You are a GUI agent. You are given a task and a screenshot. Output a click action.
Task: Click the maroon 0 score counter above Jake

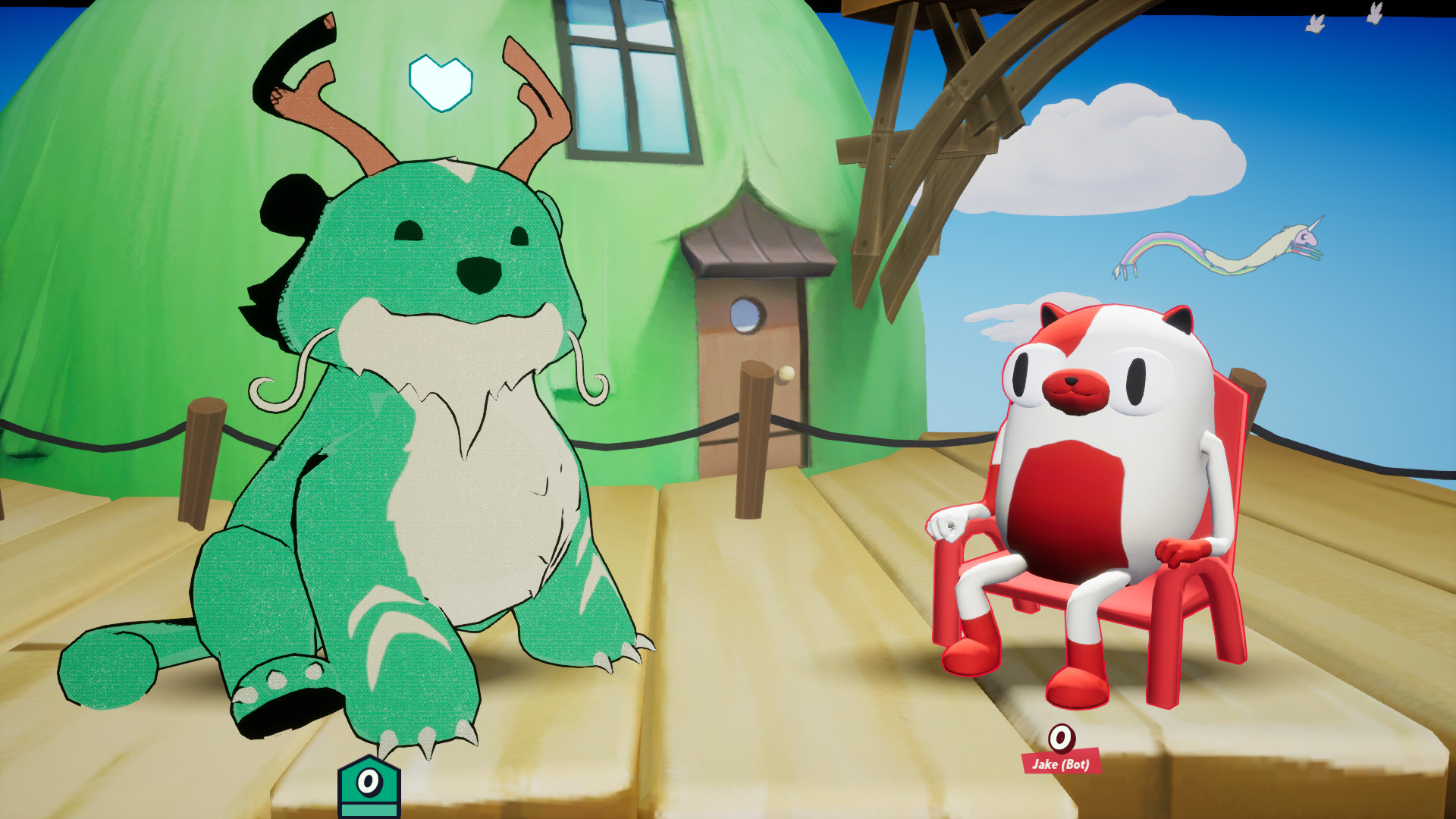(1061, 739)
